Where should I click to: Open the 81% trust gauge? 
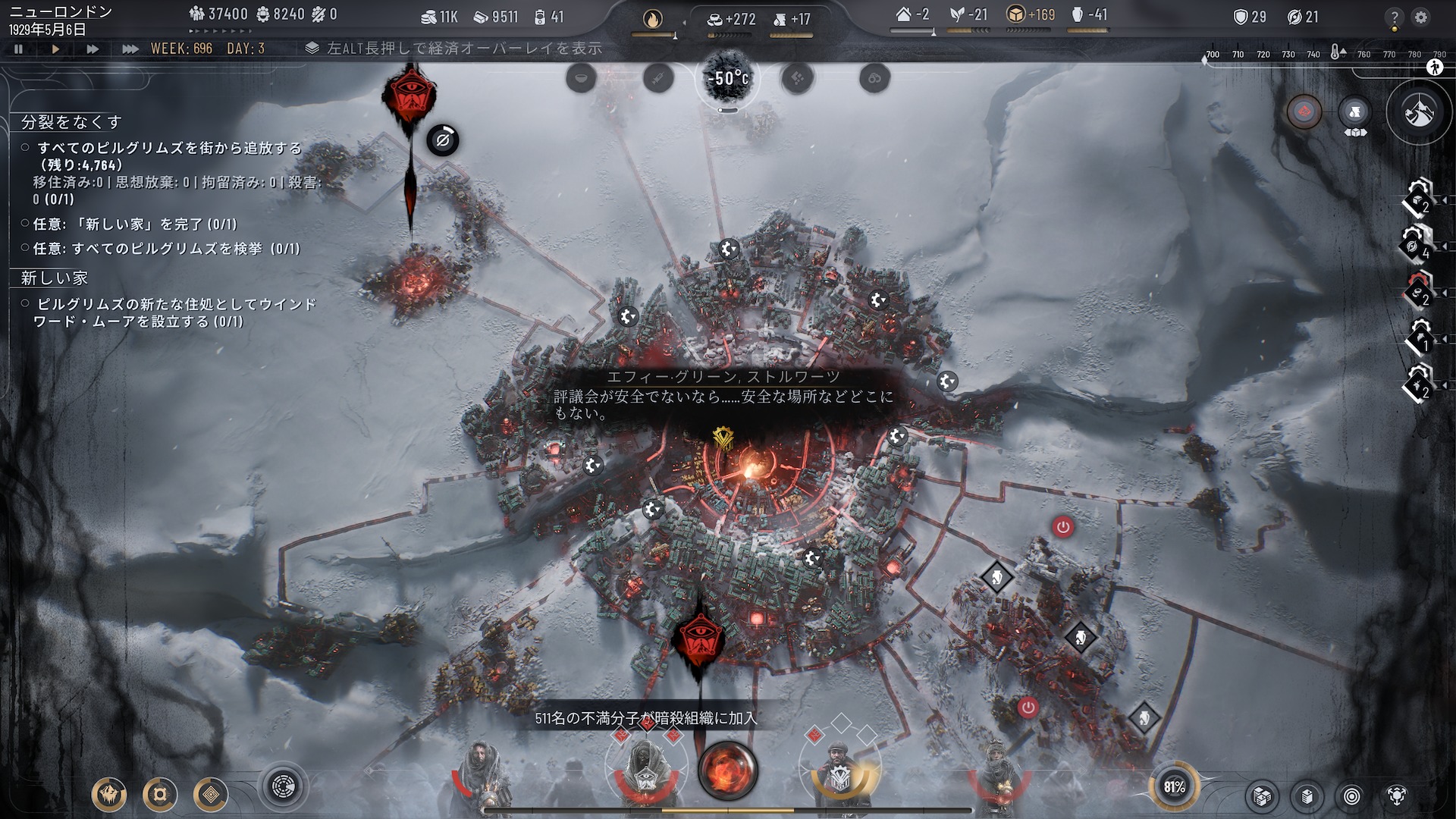pyautogui.click(x=1174, y=787)
